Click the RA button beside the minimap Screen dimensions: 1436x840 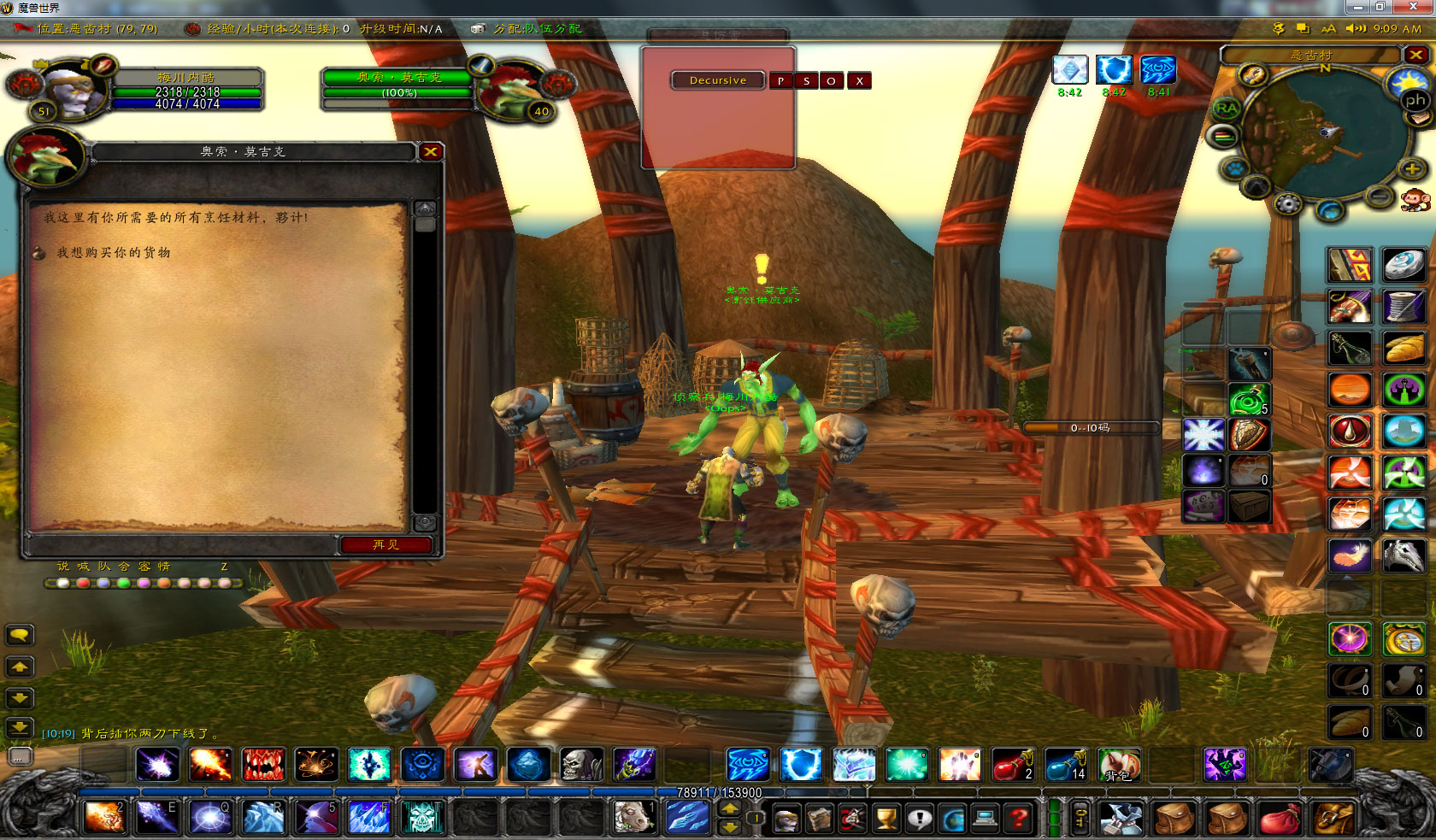(x=1226, y=109)
